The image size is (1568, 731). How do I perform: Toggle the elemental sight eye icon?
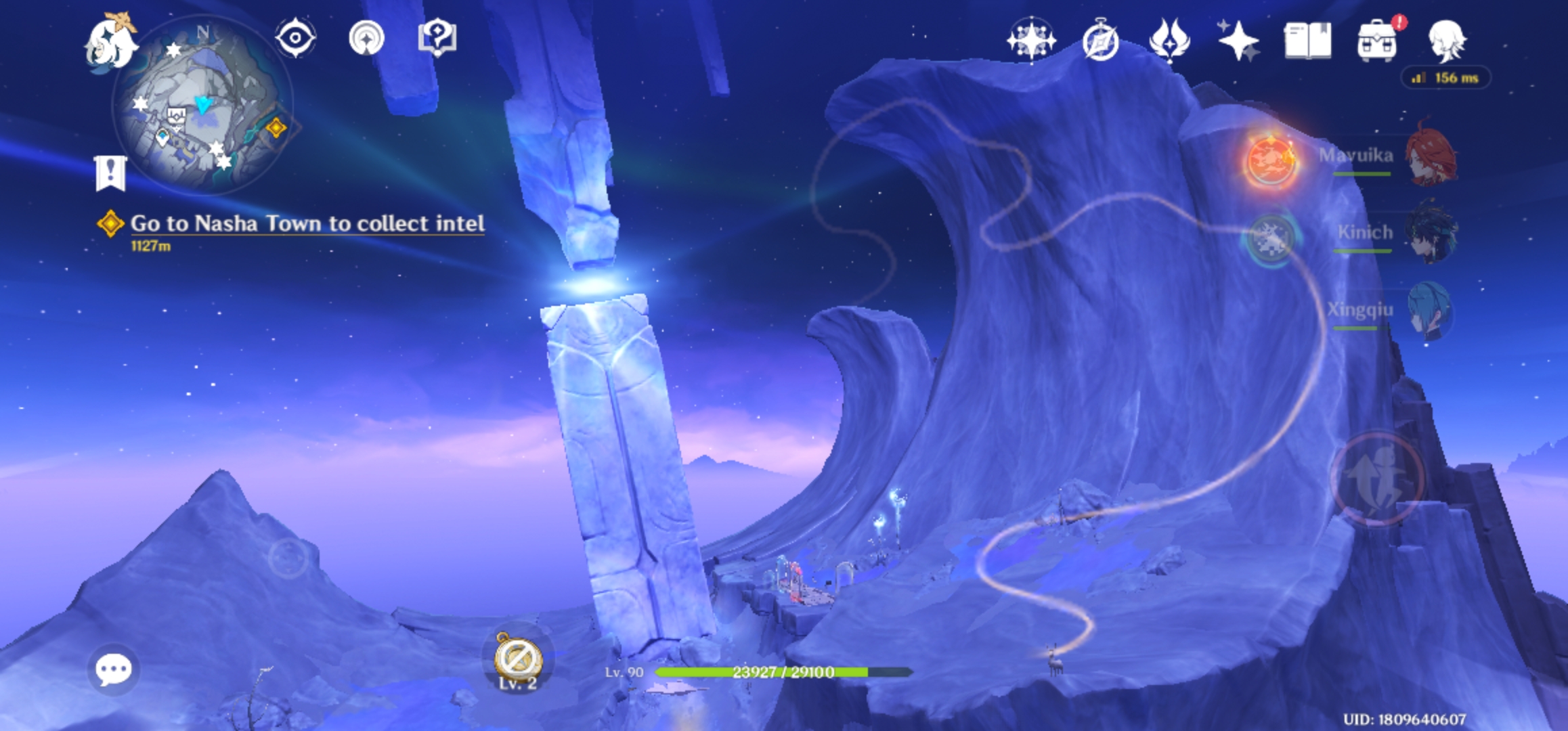295,38
